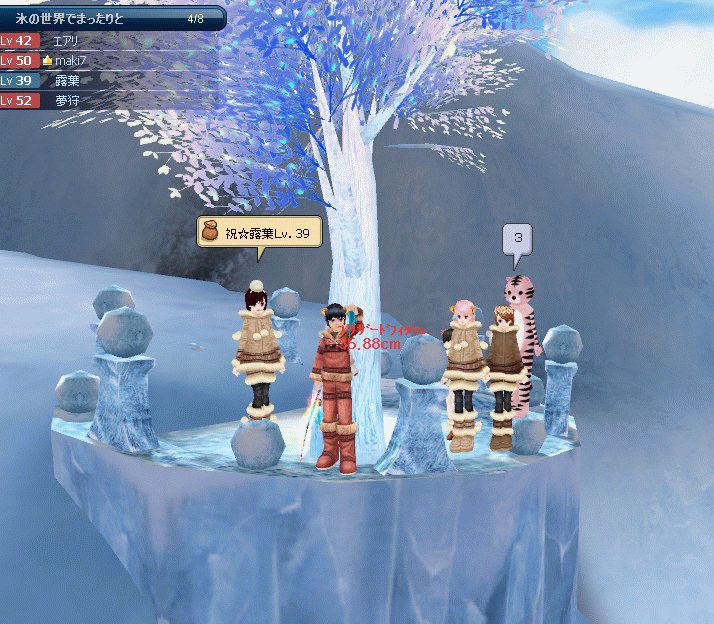Select party member エアリ in the party list
The width and height of the screenshot is (714, 624).
point(65,41)
